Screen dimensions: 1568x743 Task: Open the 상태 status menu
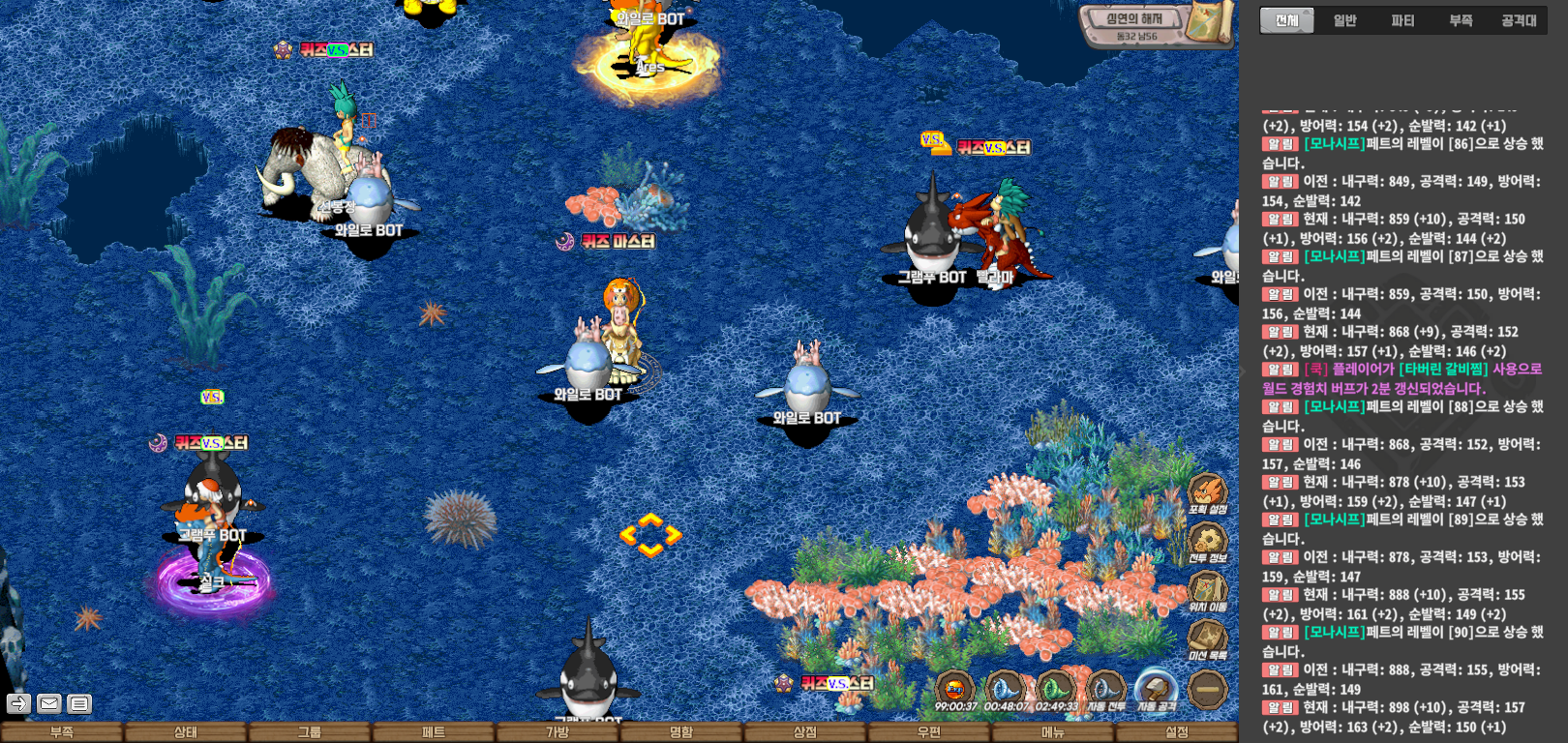click(x=186, y=732)
